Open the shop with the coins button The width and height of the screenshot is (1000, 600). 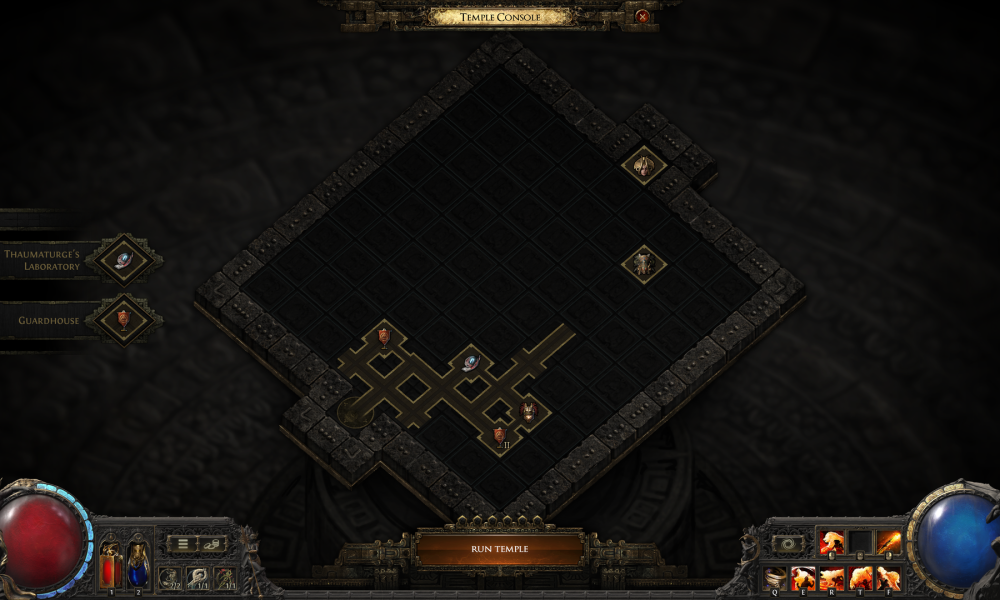click(x=212, y=544)
